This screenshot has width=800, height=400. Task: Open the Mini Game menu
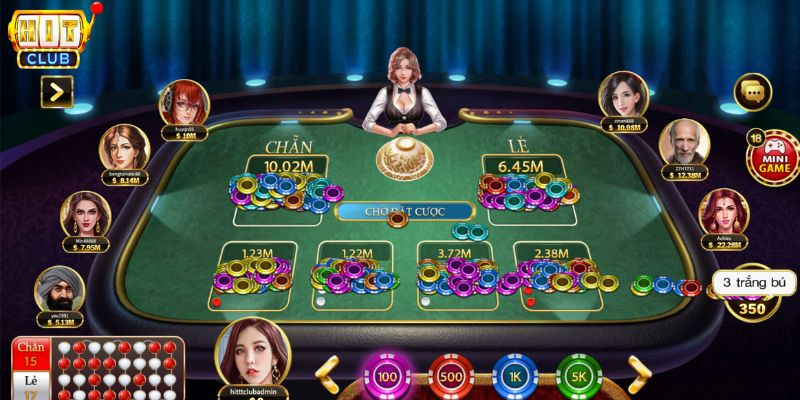pos(767,158)
